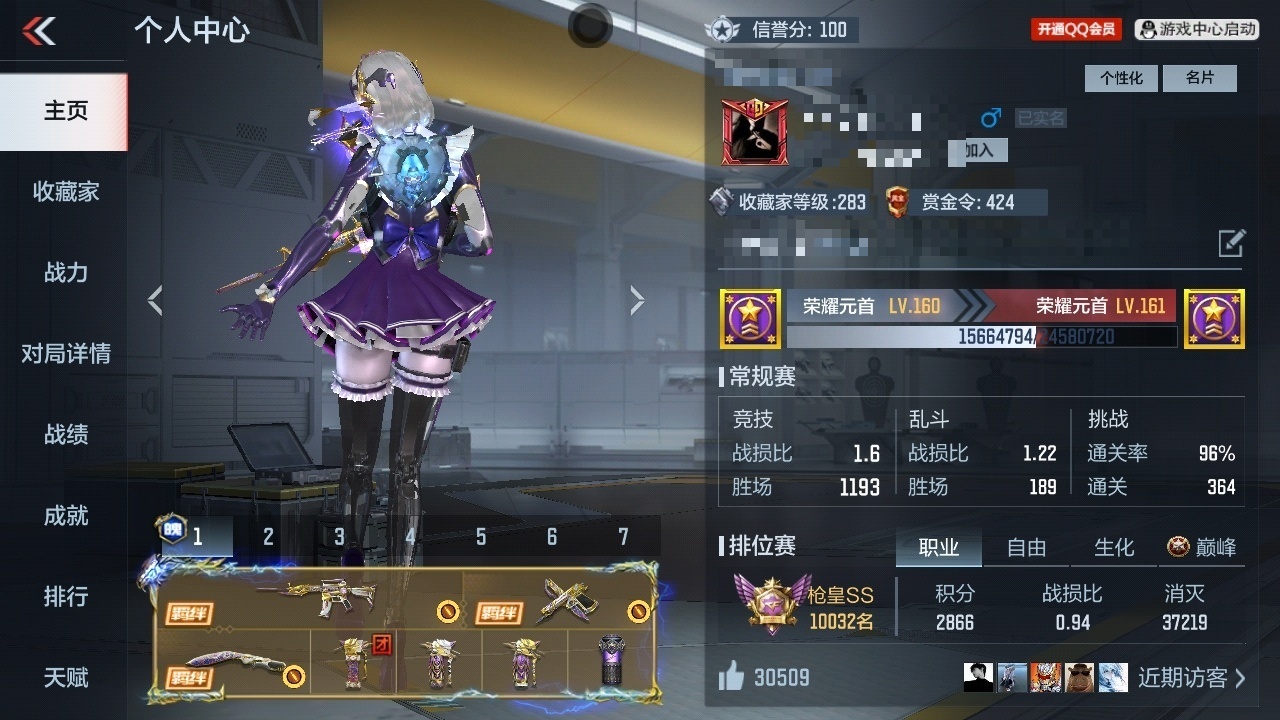Open the 个性化 personalization button
This screenshot has height=720, width=1280.
[1121, 78]
